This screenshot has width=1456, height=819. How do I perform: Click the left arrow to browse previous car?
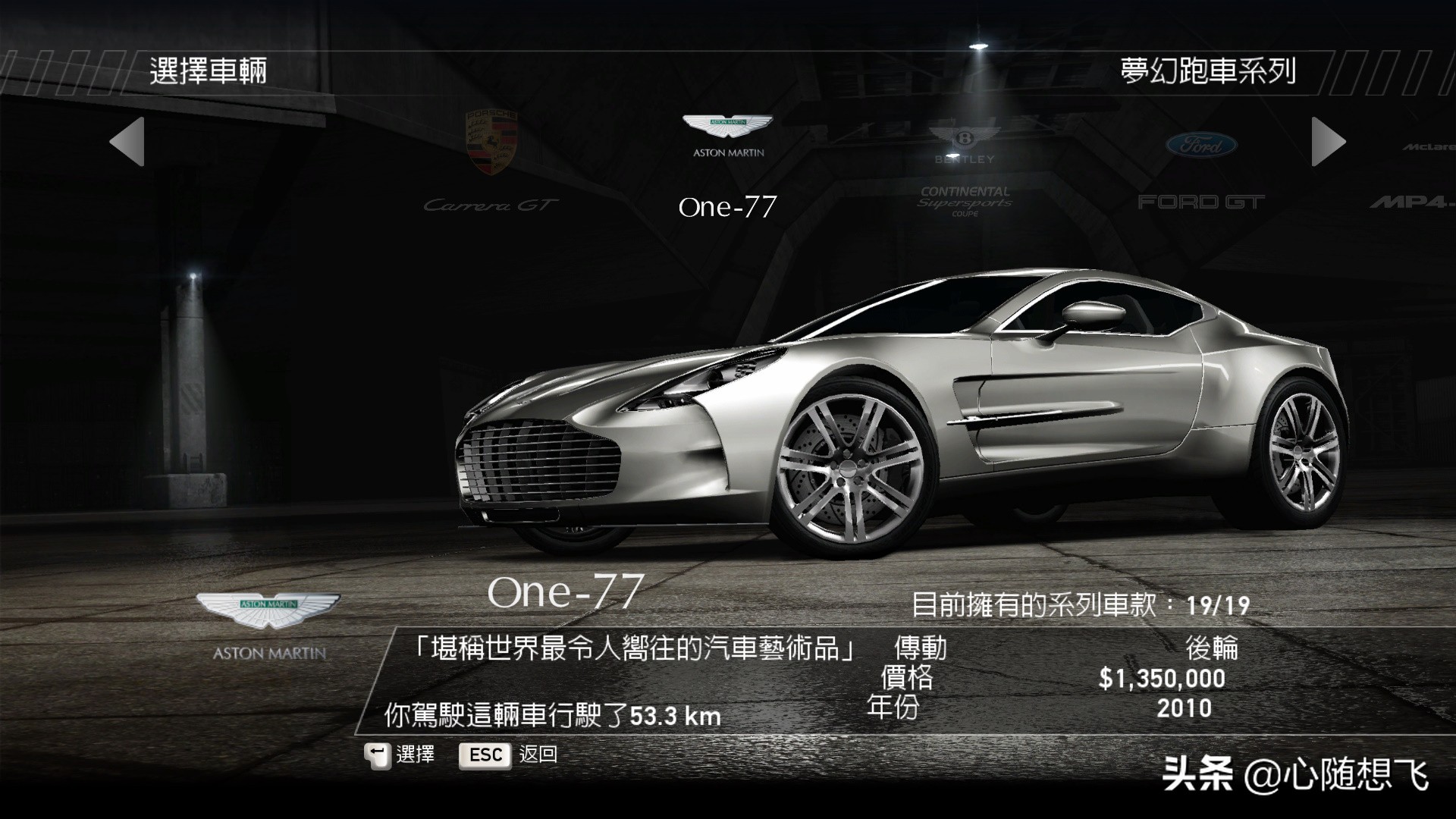(127, 142)
